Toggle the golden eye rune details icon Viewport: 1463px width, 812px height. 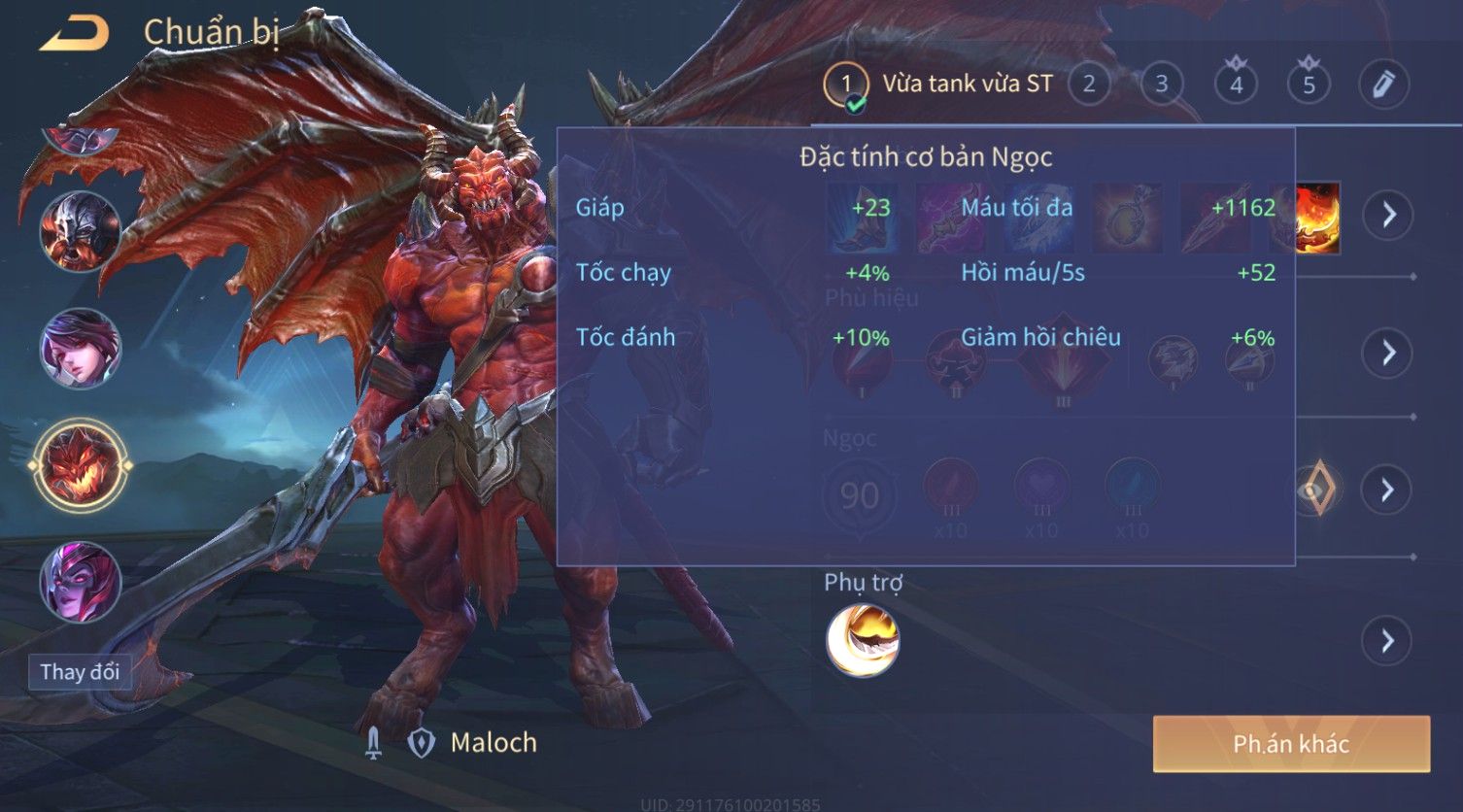pos(1316,489)
